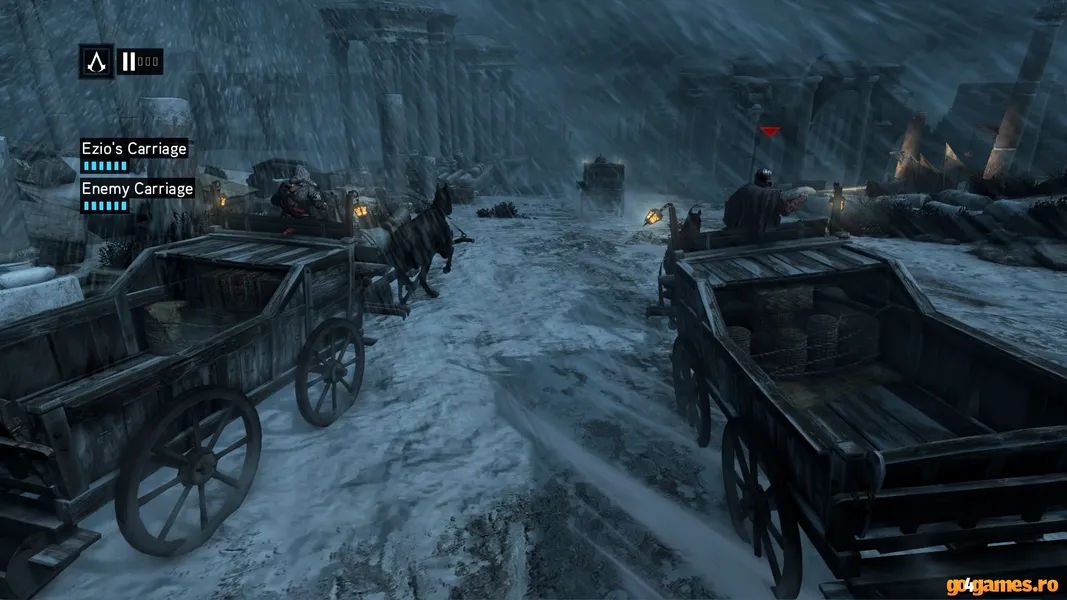Screen dimensions: 1067x600
Task: Click the red target marker above the enemy driver
Action: coord(769,131)
